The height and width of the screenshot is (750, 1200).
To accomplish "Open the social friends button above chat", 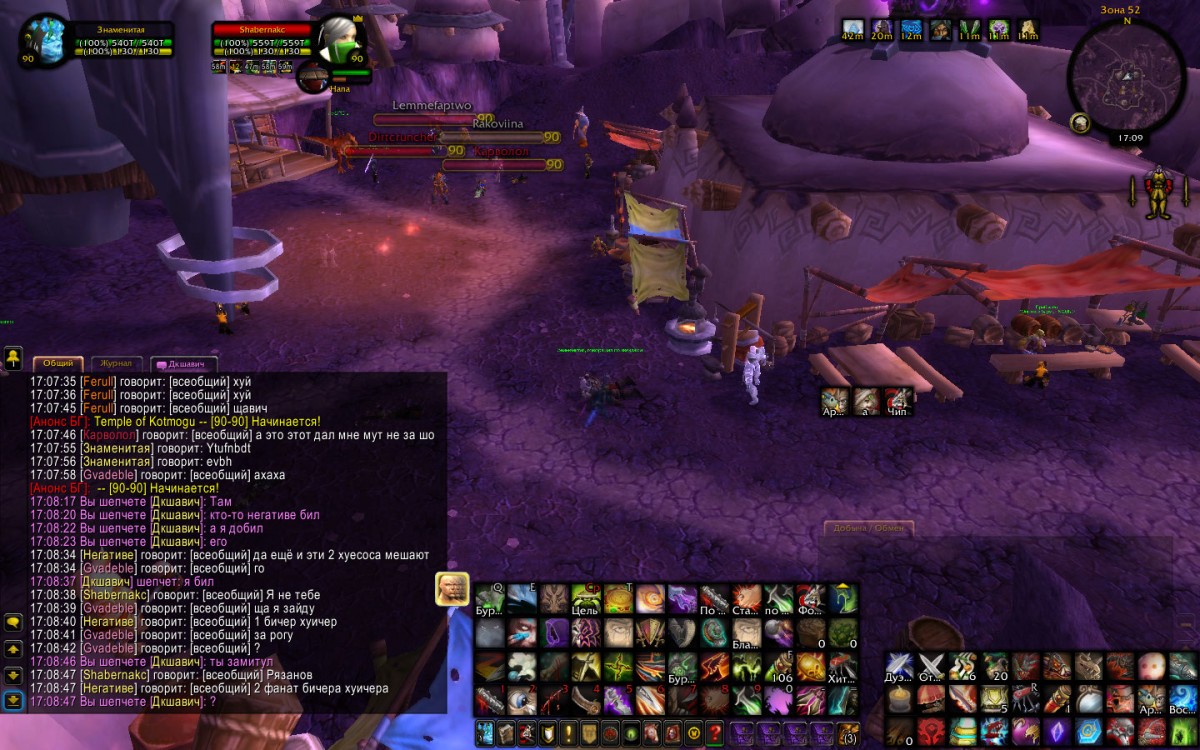I will [x=13, y=357].
